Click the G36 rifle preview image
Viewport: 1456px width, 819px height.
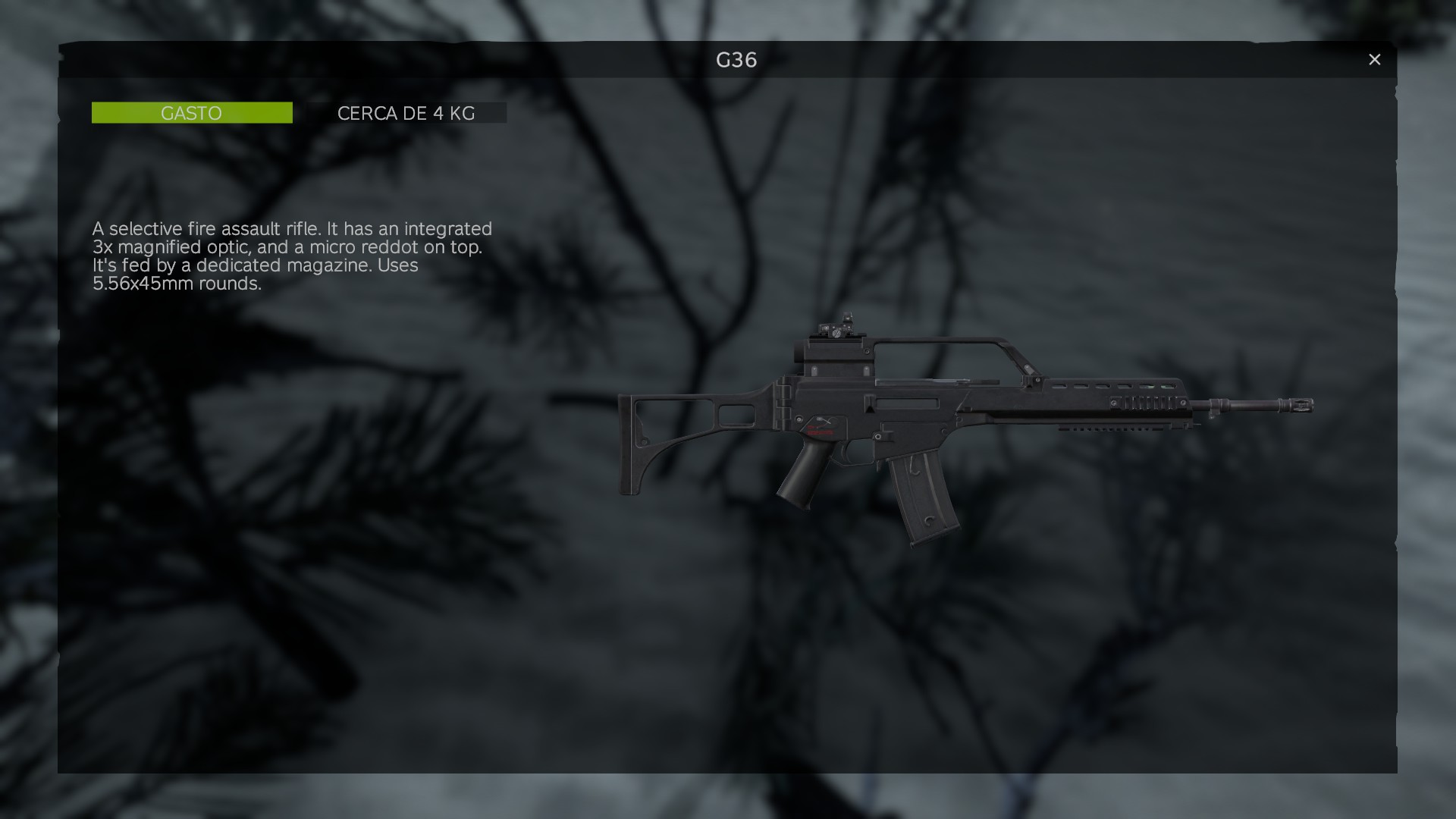[948, 425]
